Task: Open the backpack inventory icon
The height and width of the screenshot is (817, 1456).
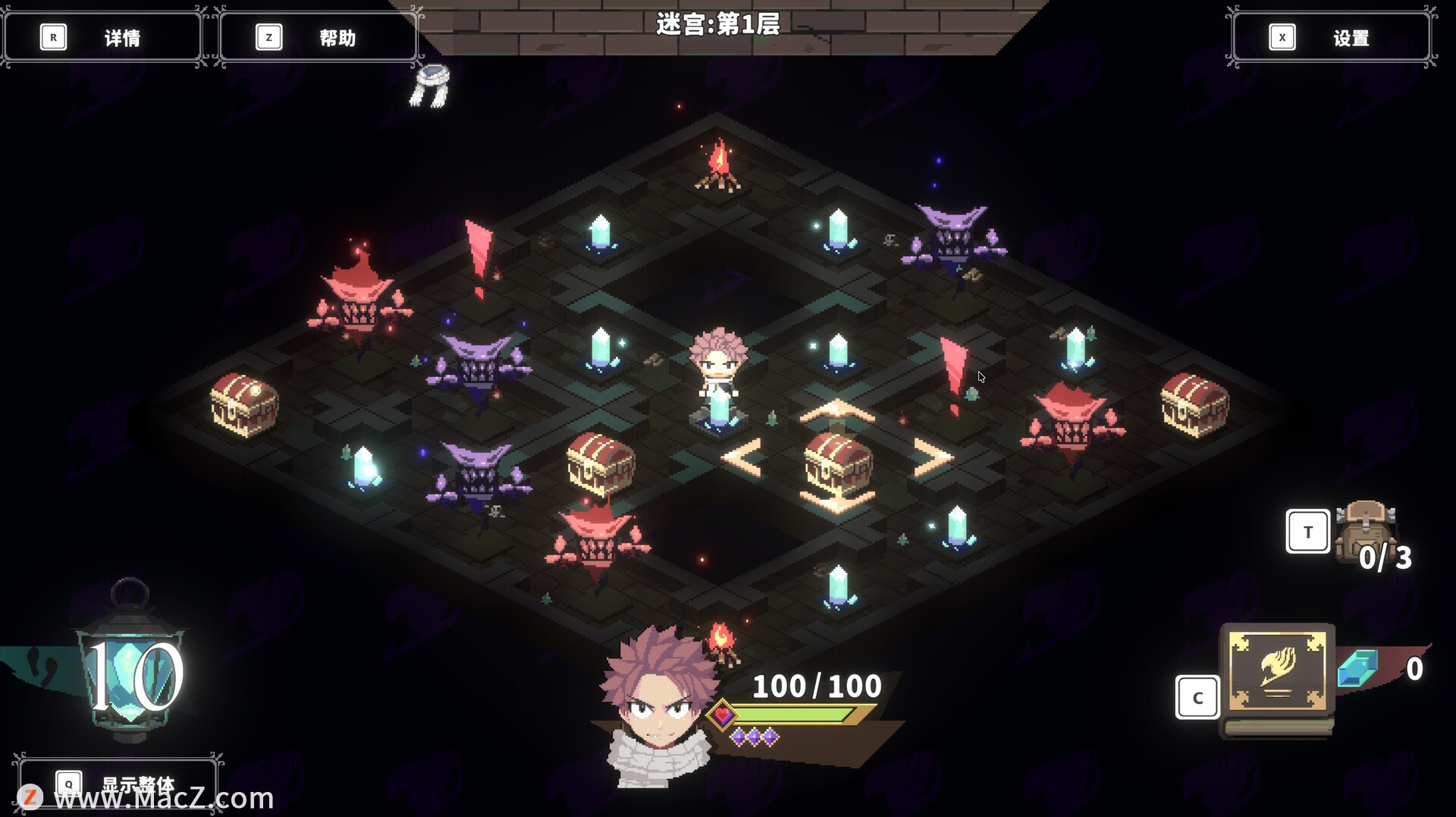Action: 1364,529
